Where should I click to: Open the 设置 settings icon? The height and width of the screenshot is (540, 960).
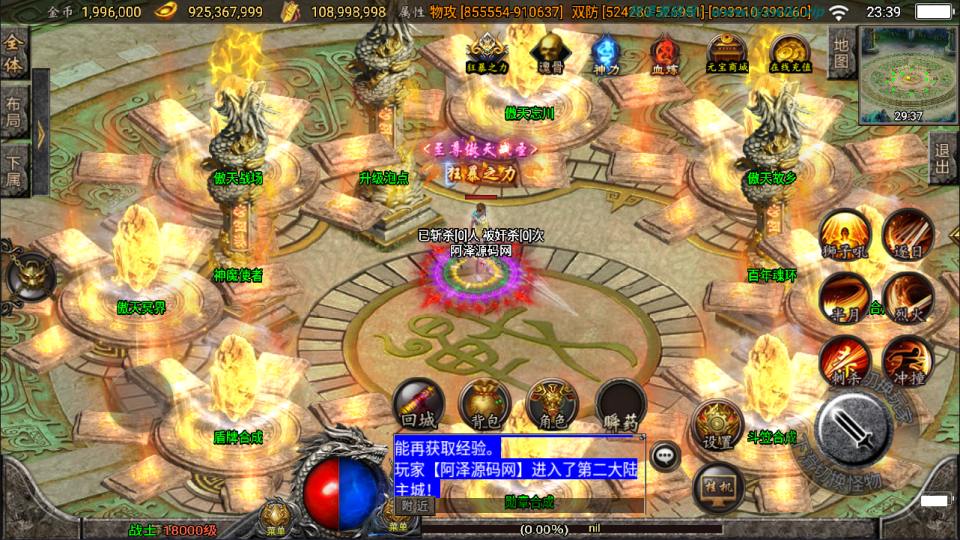click(717, 425)
